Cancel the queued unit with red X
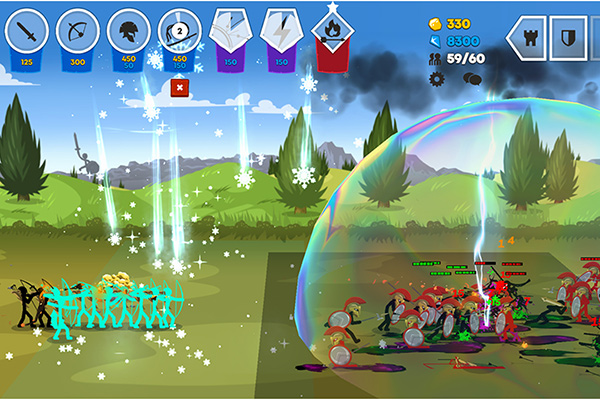The image size is (600, 400). [x=180, y=88]
